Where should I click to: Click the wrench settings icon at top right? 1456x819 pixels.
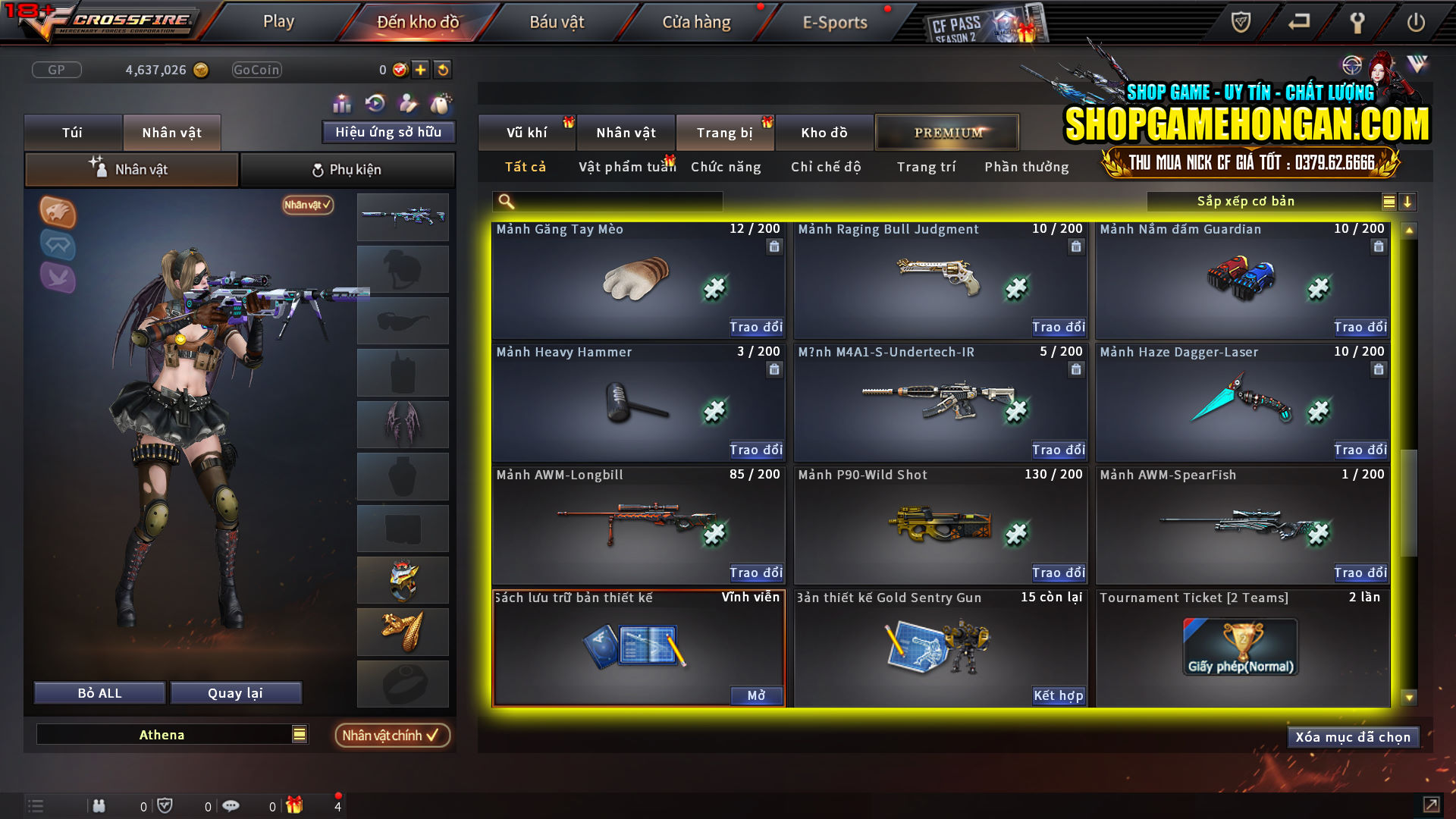1357,22
